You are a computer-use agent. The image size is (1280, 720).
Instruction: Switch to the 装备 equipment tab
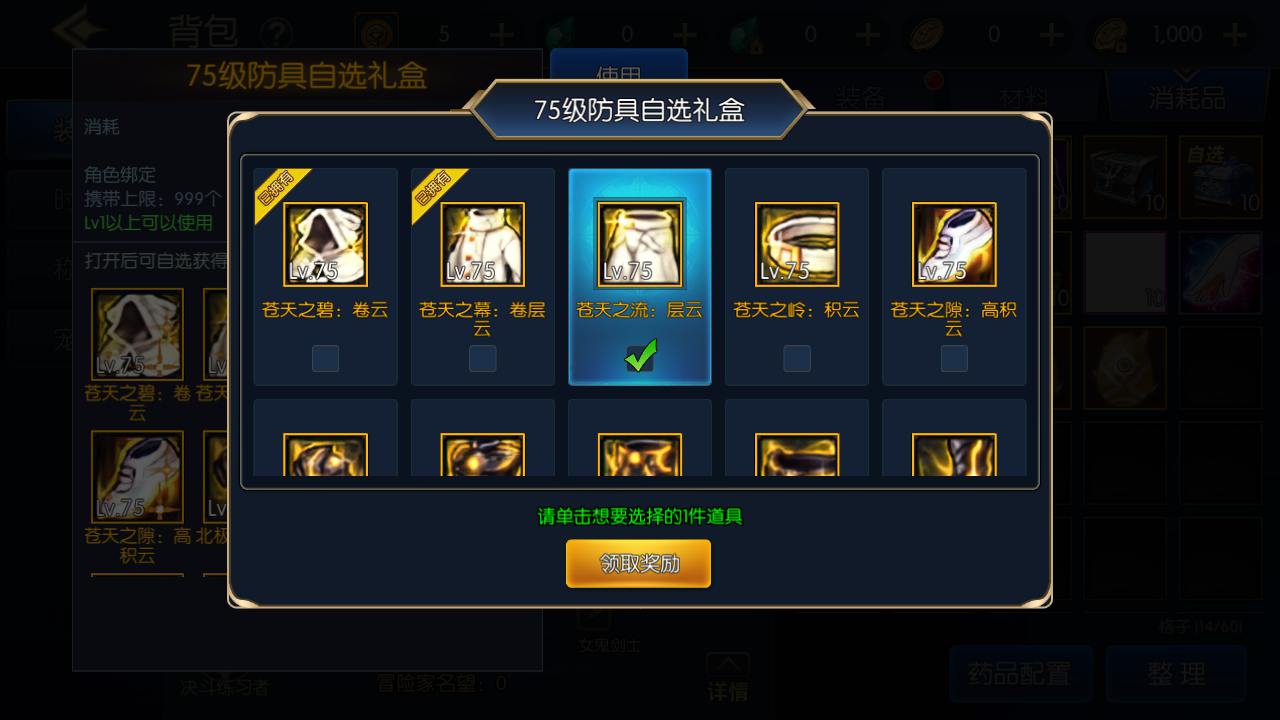(860, 97)
